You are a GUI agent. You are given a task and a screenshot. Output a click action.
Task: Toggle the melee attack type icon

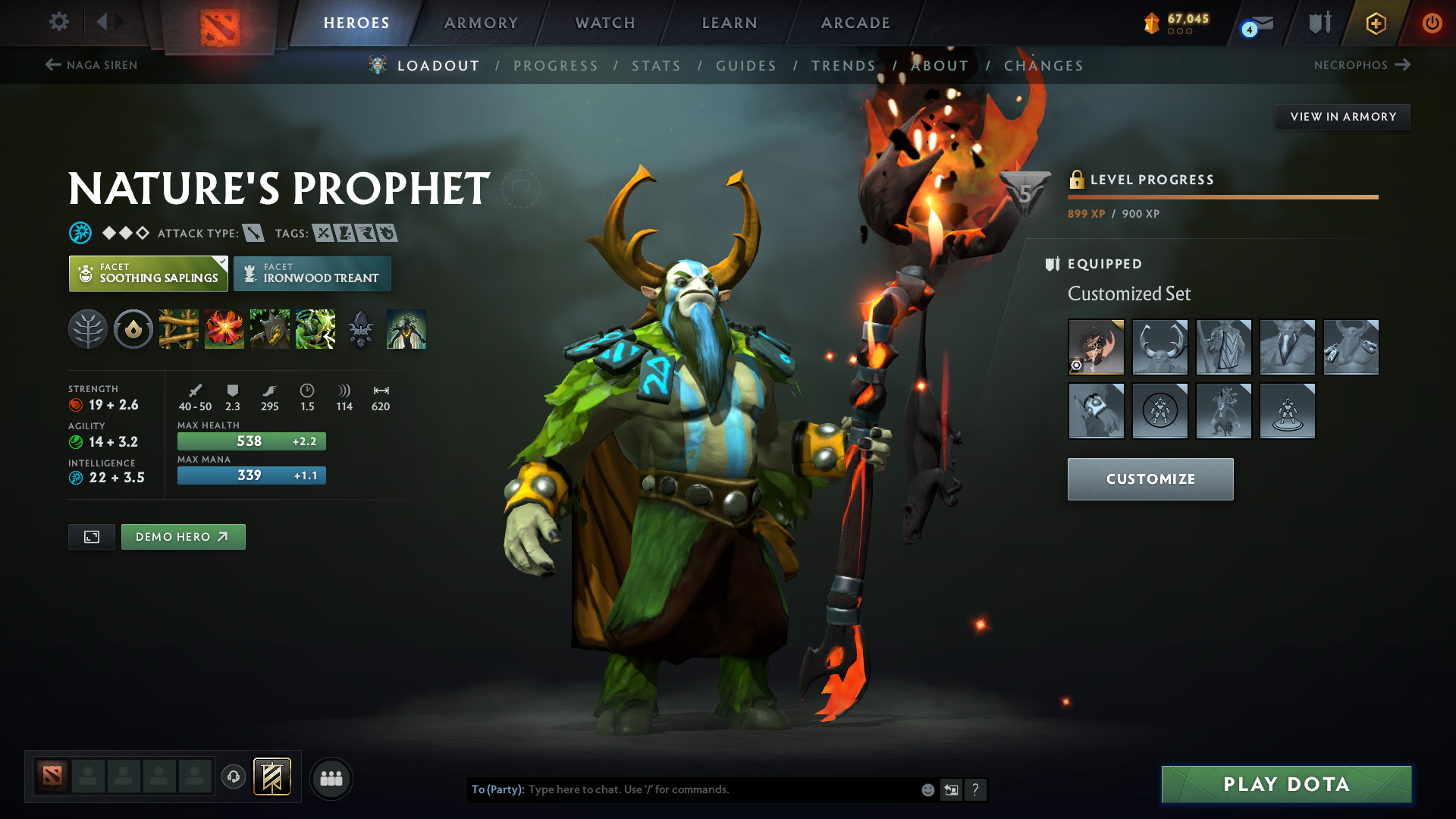(x=253, y=233)
